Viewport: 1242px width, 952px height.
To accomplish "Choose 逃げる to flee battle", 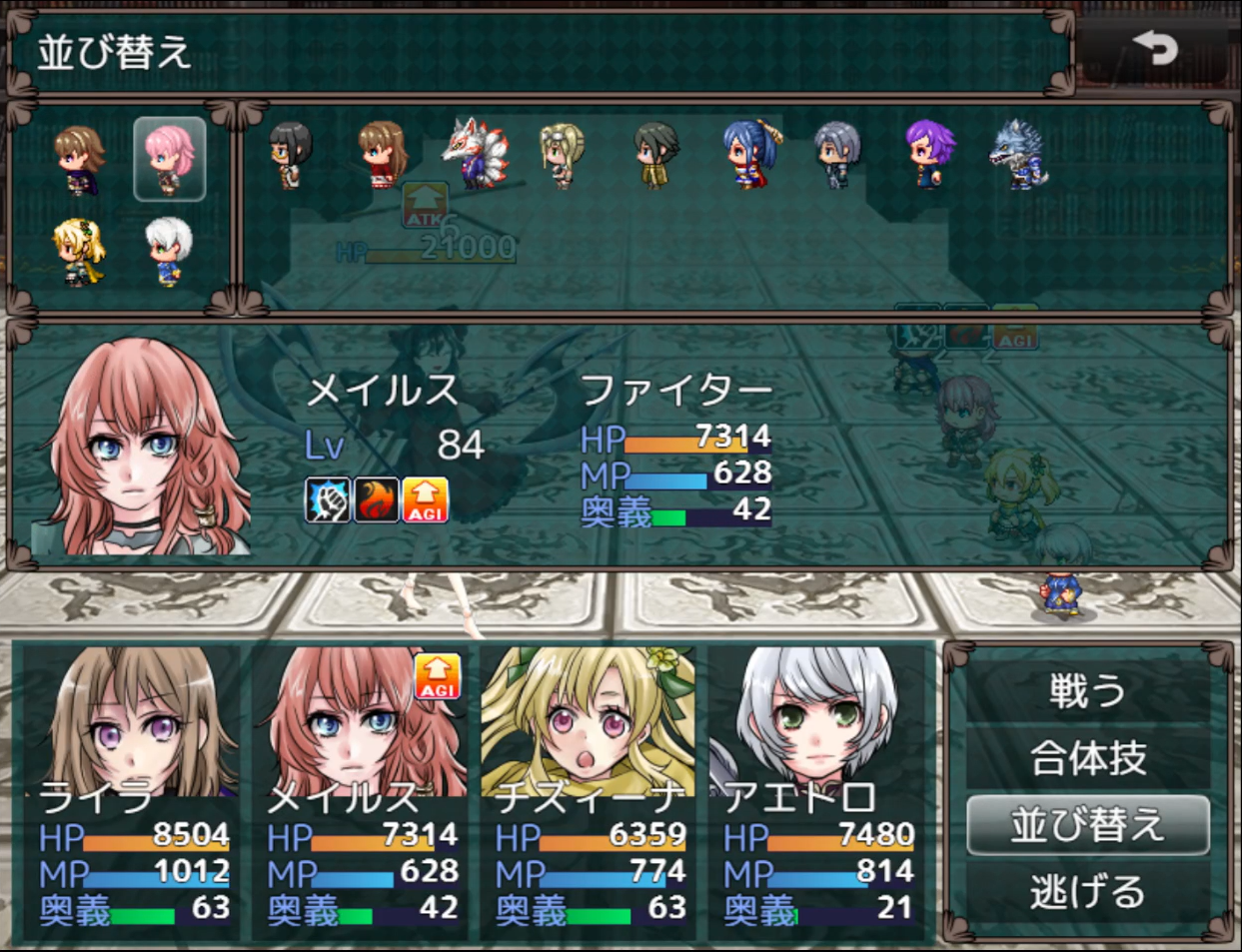I will coord(1087,892).
